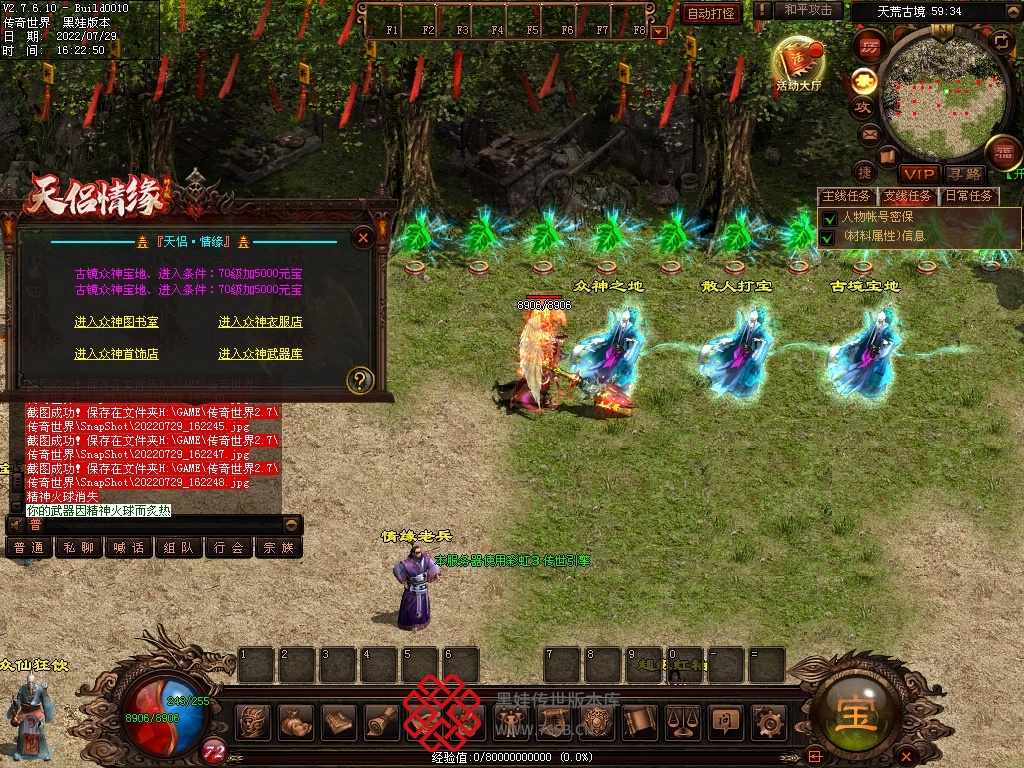Toggle the 人物帐号密保 checkbox
This screenshot has width=1024, height=768.
(828, 217)
